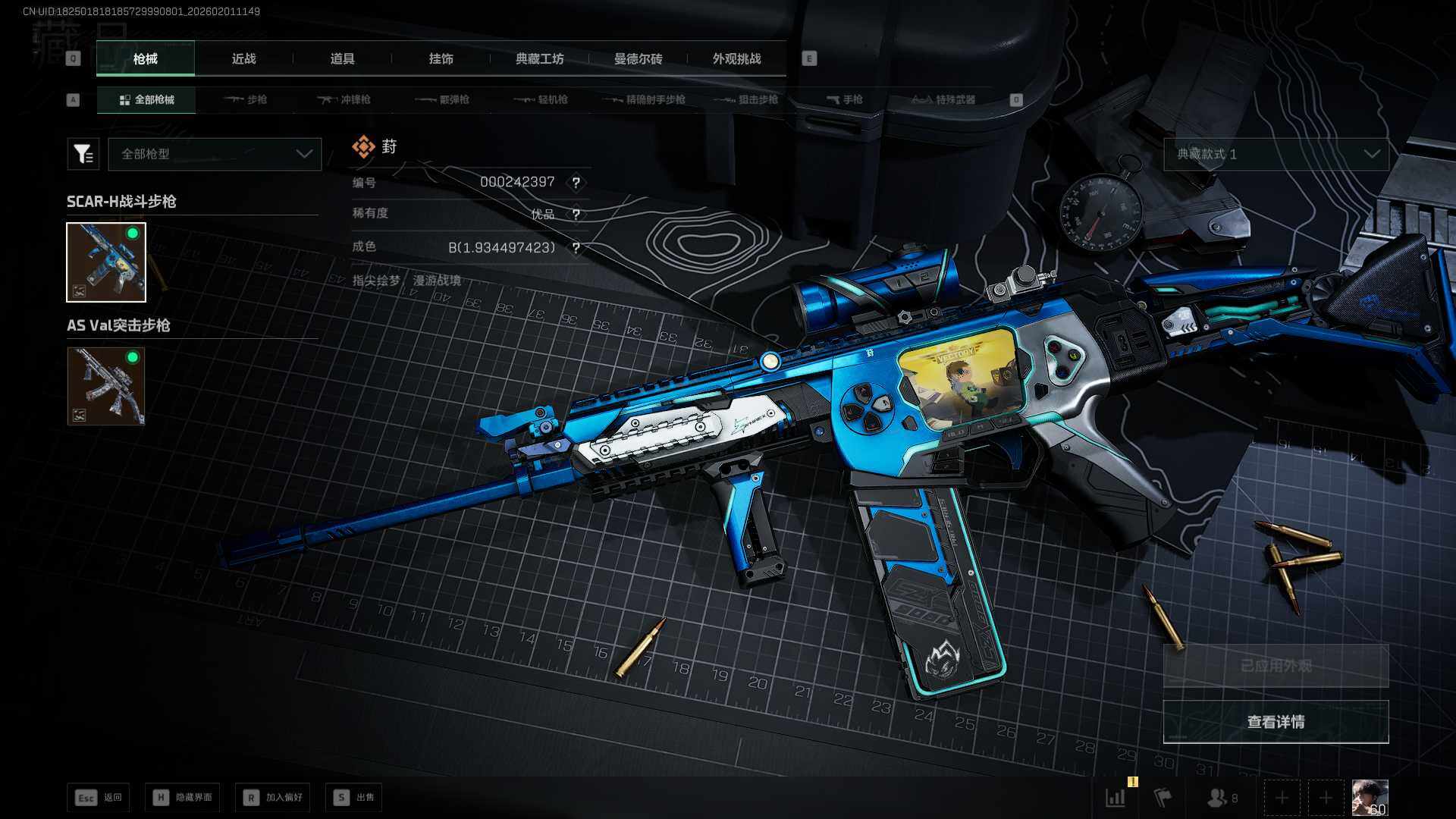Show 手枪 pistols category

click(x=845, y=99)
